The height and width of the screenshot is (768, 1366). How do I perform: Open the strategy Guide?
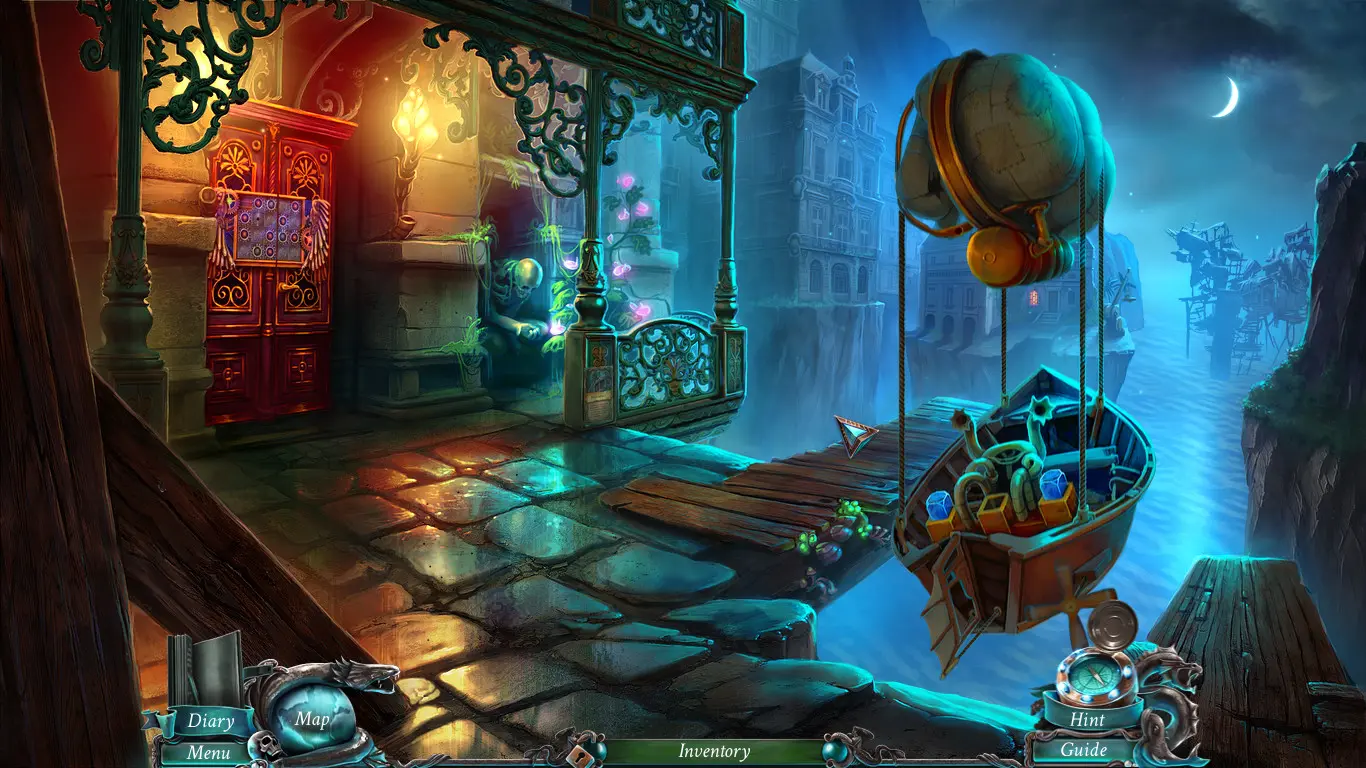click(x=1084, y=750)
